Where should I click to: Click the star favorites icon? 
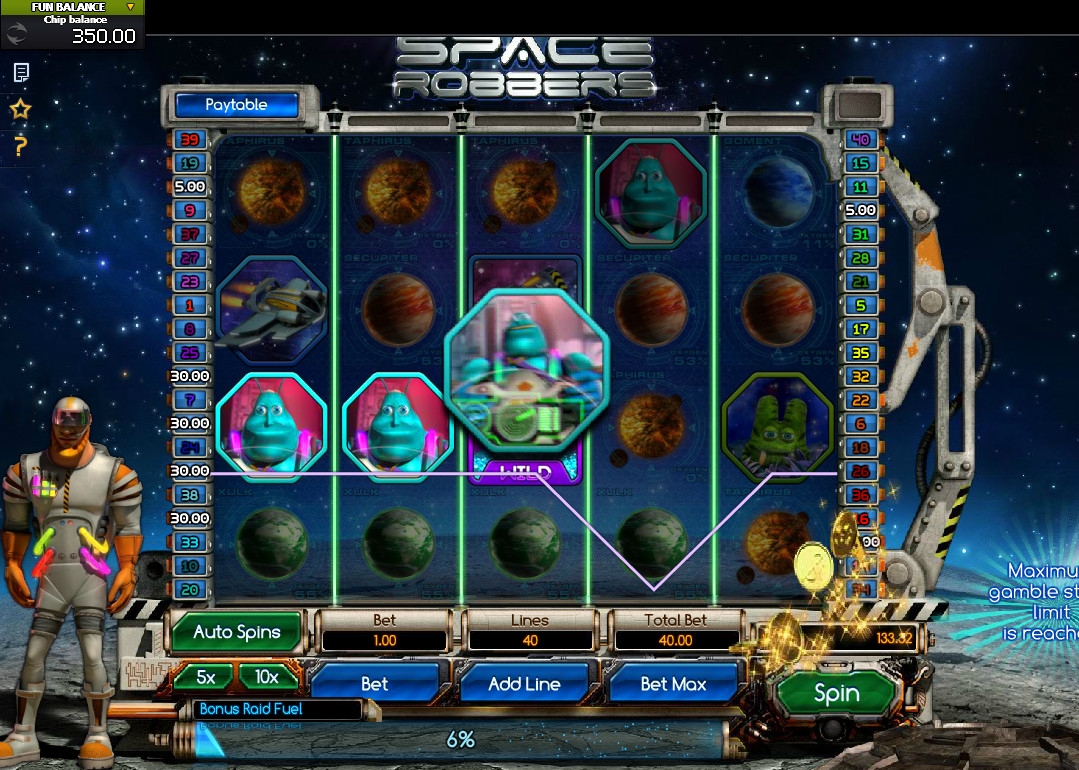pos(21,110)
